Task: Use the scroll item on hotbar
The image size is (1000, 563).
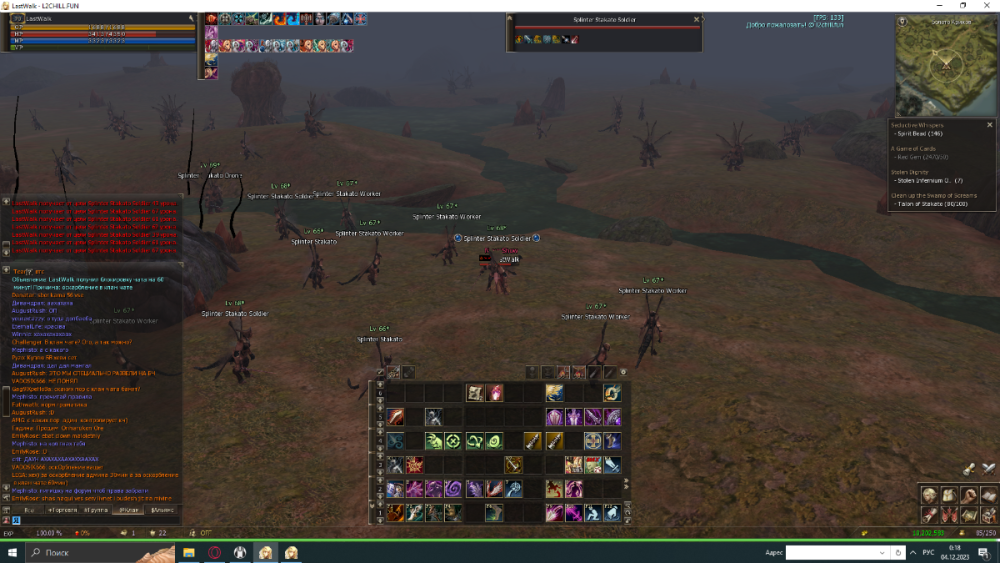Action: click(x=476, y=393)
